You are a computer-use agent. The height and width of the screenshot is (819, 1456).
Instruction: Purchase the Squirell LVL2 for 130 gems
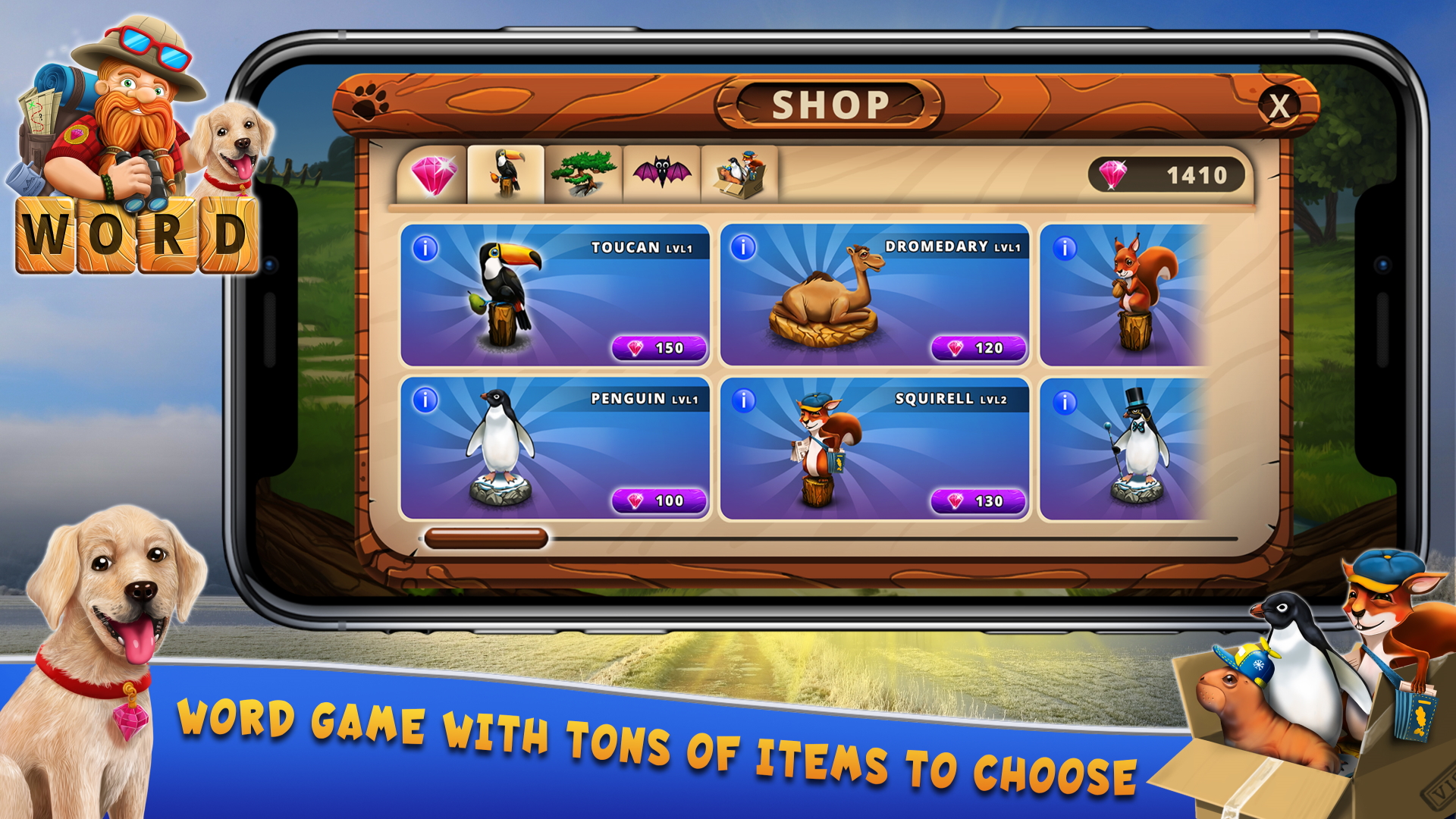point(978,500)
